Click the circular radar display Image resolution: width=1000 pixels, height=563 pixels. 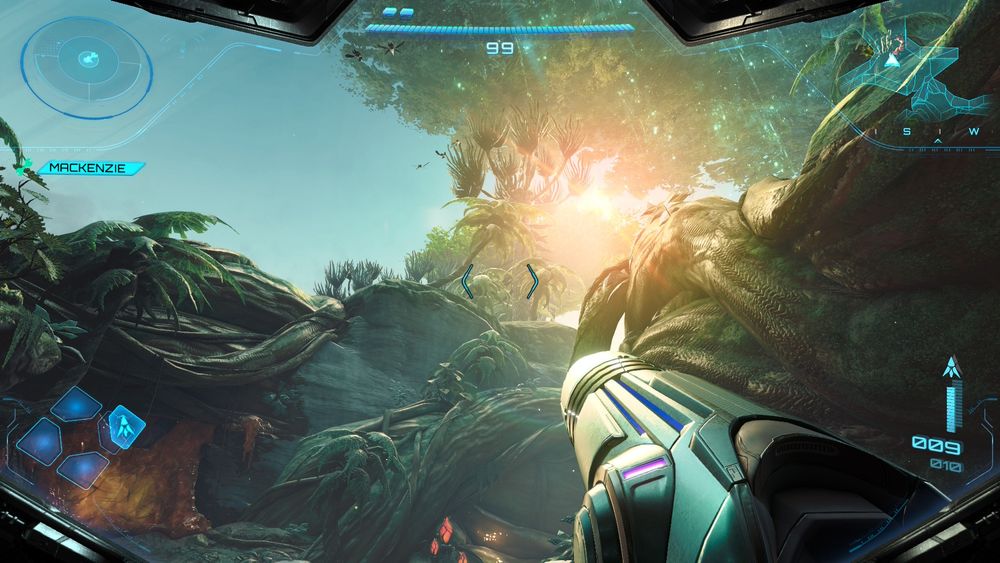pos(88,62)
